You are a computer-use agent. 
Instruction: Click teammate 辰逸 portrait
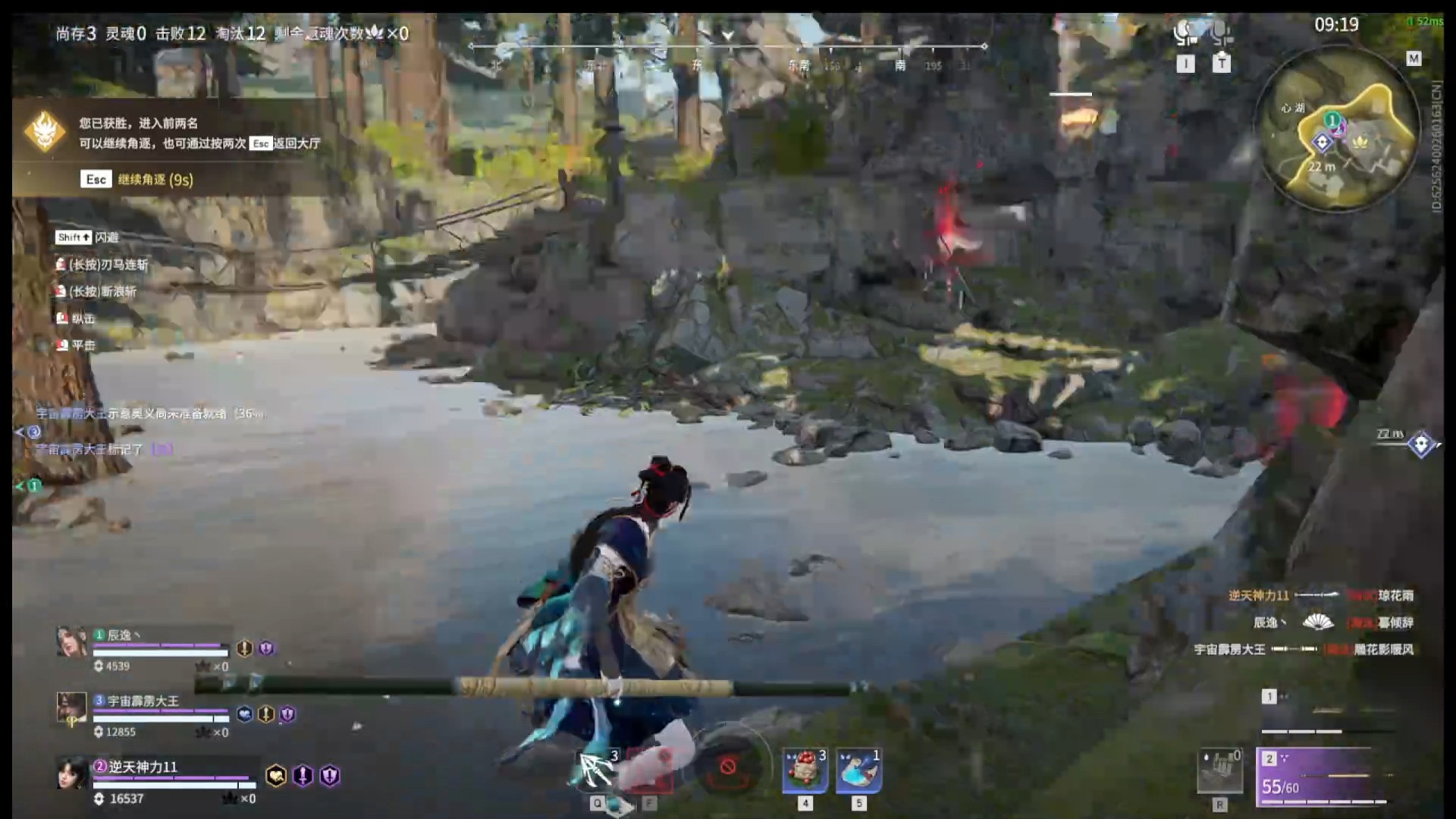tap(72, 642)
